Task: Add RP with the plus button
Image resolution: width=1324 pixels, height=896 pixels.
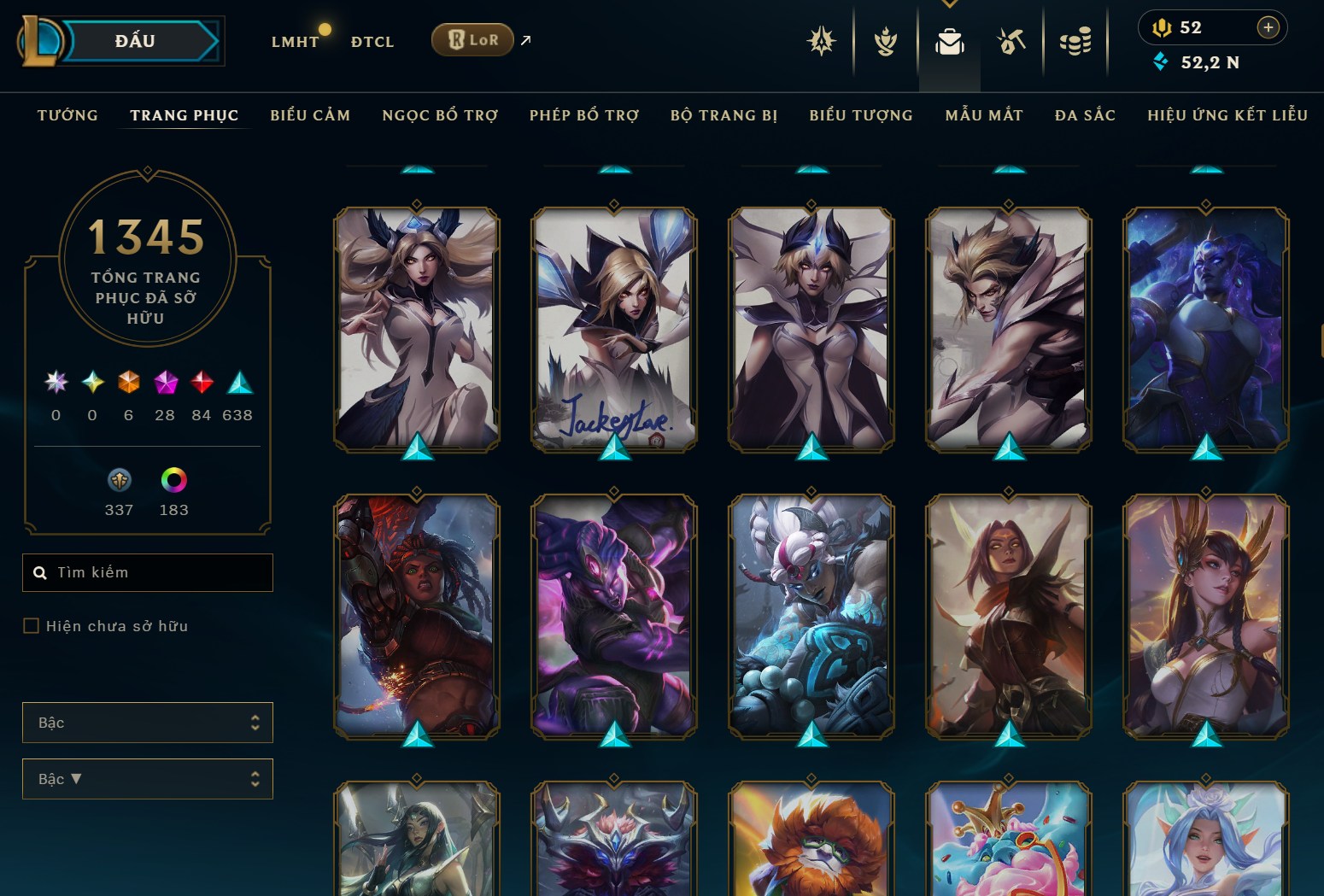Action: [x=1268, y=27]
